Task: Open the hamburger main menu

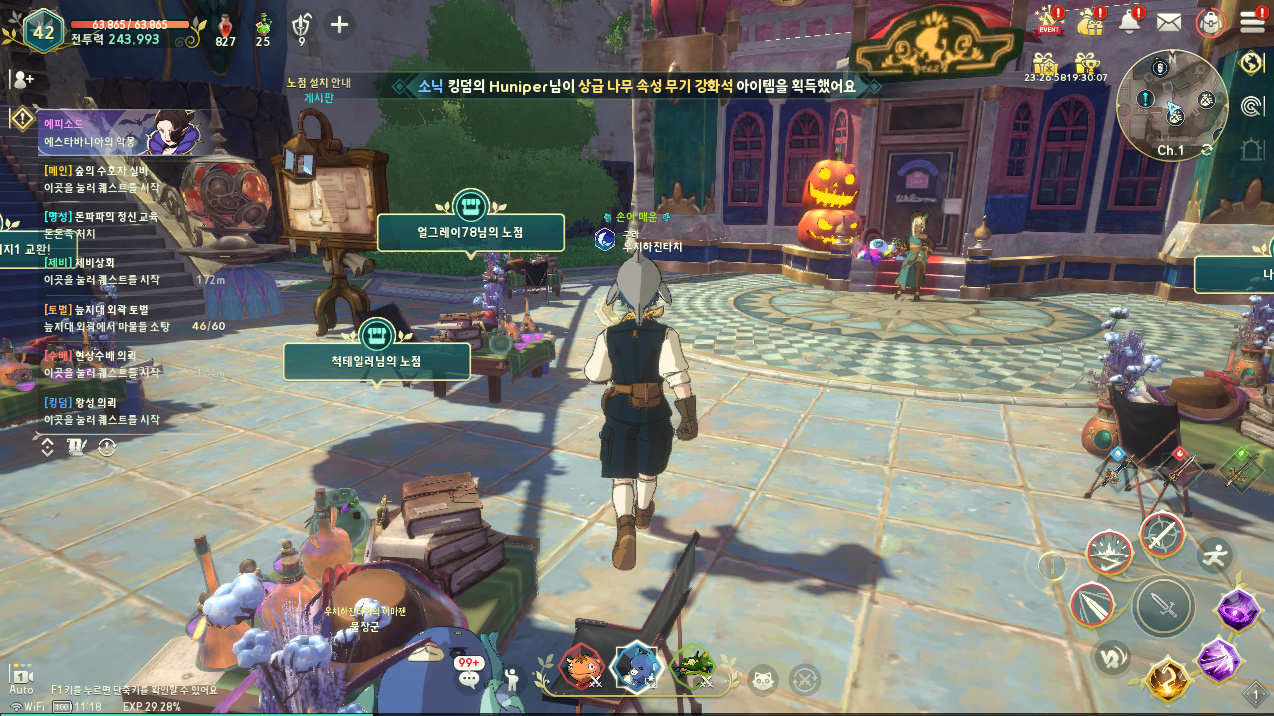Action: tap(1252, 22)
